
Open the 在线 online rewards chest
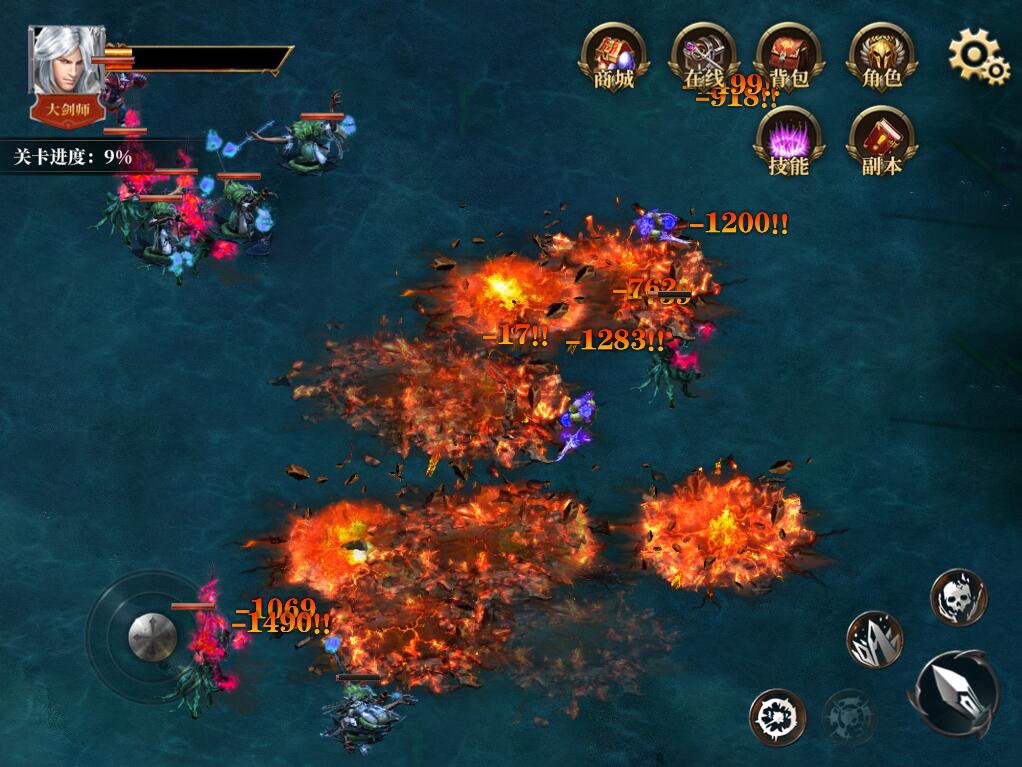[703, 56]
